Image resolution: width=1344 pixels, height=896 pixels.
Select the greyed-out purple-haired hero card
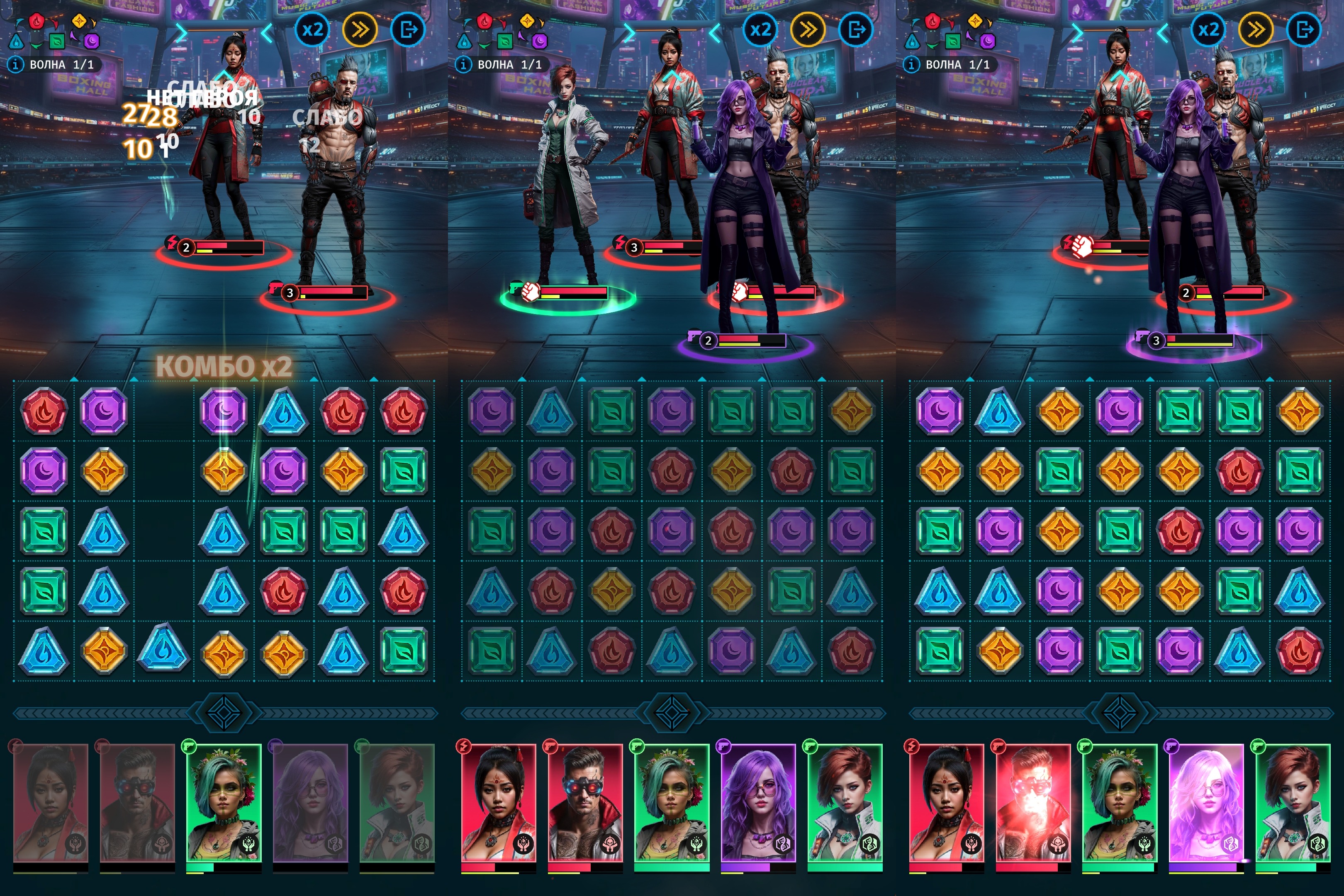[x=310, y=803]
